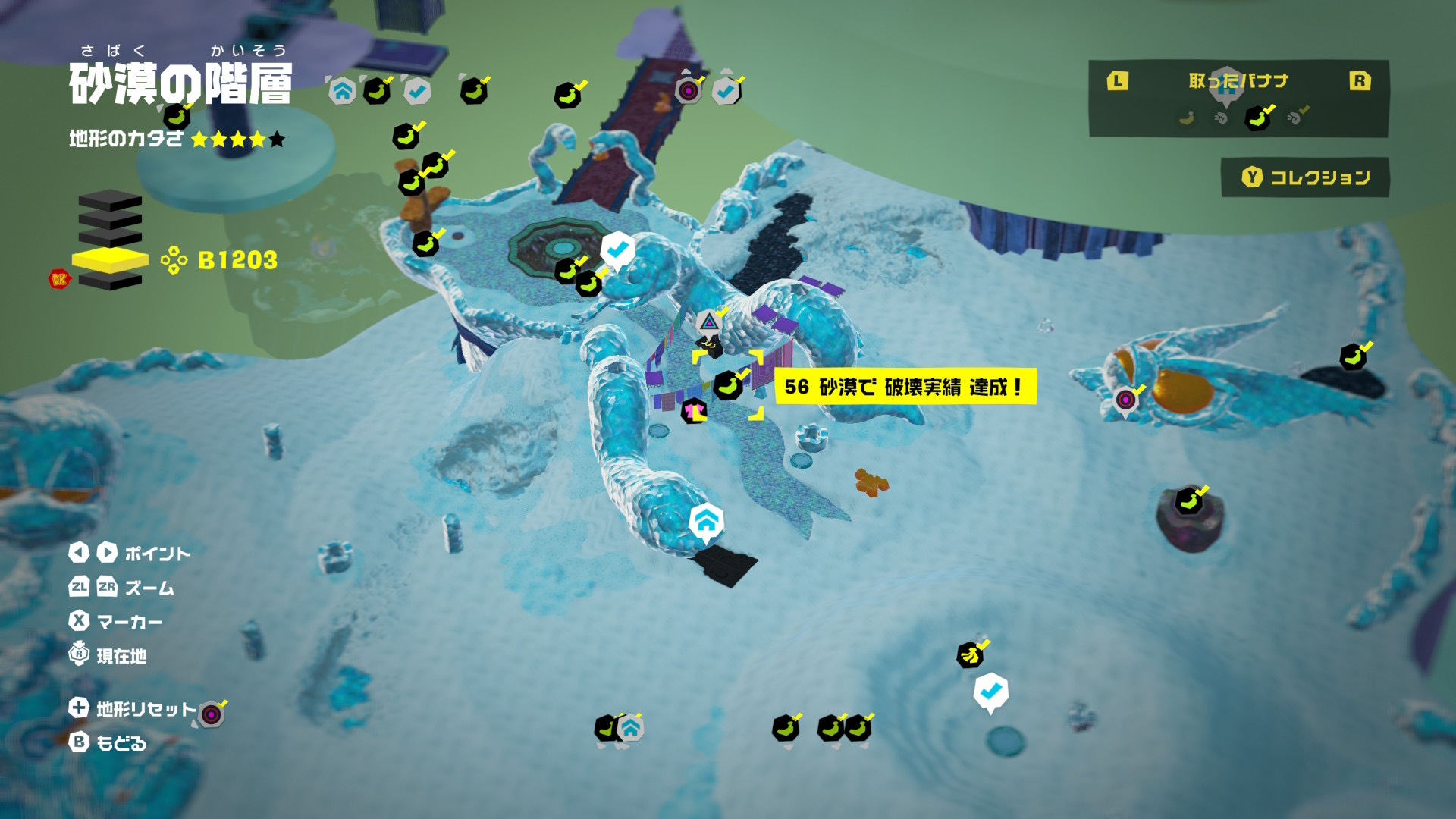1456x819 pixels.
Task: Select the banana marker on the dark pond
Action: (x=1352, y=357)
